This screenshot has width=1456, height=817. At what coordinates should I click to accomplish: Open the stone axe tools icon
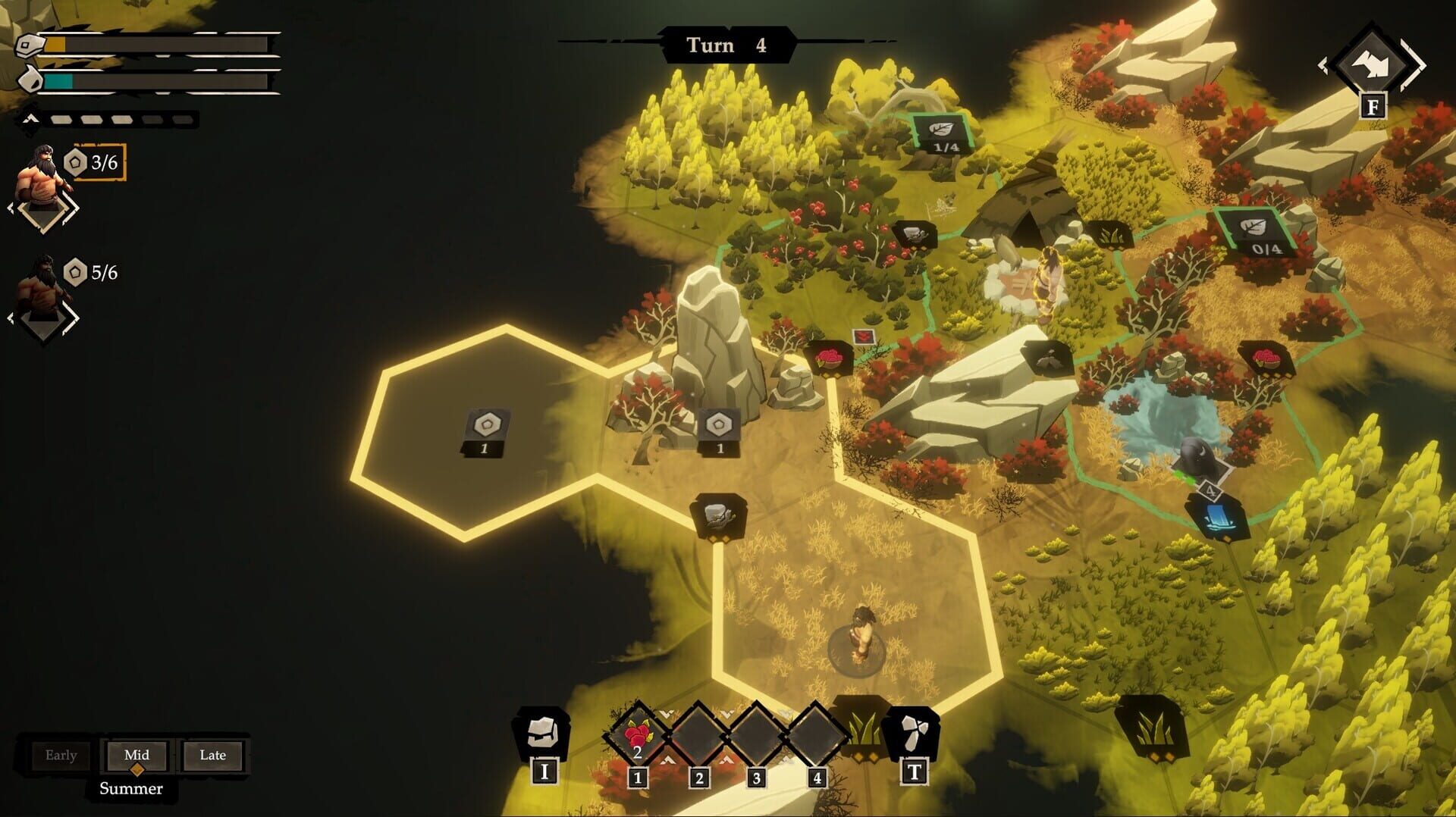(914, 732)
